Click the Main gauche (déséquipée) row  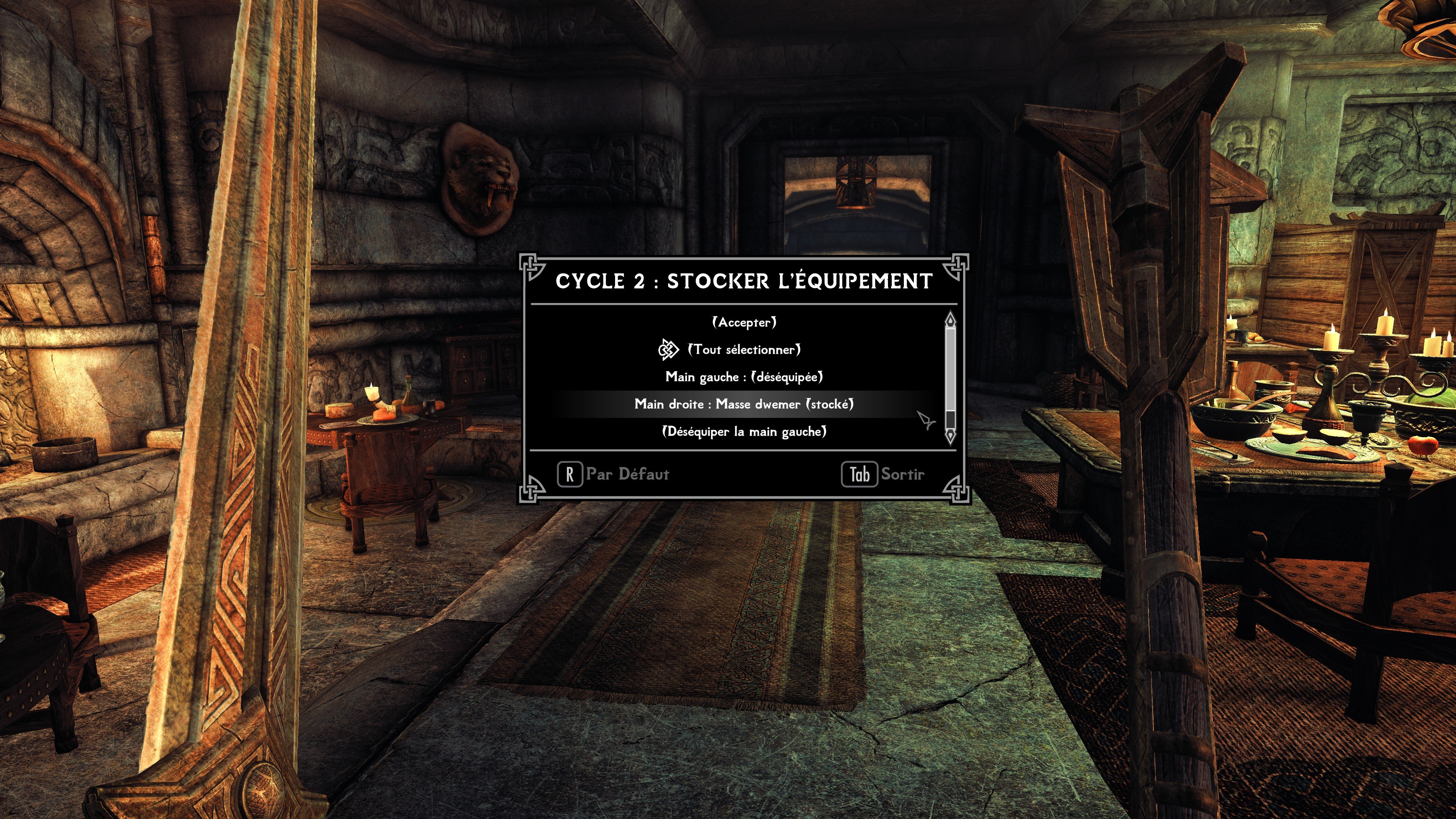pos(744,377)
